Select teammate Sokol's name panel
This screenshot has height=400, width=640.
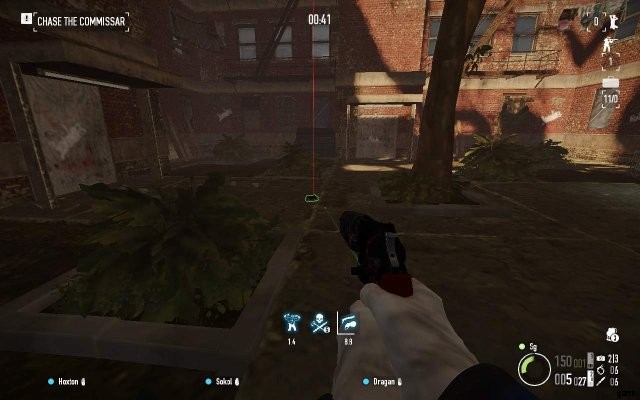coord(226,381)
